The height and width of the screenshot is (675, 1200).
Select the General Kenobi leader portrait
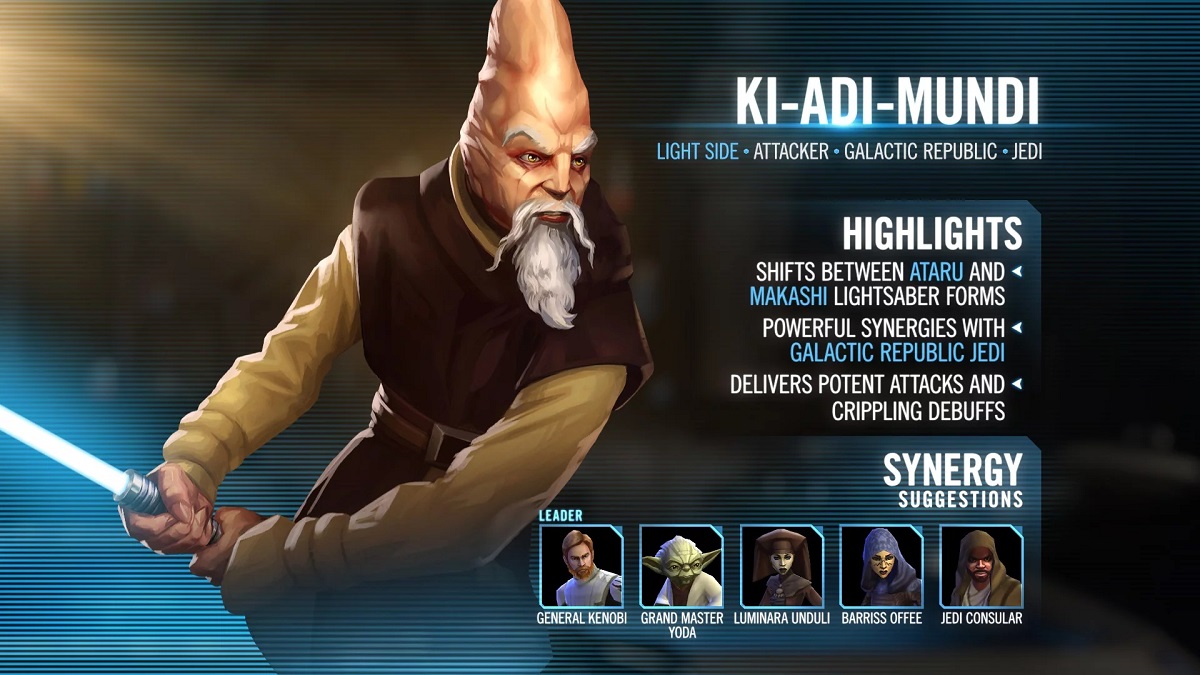pos(581,566)
